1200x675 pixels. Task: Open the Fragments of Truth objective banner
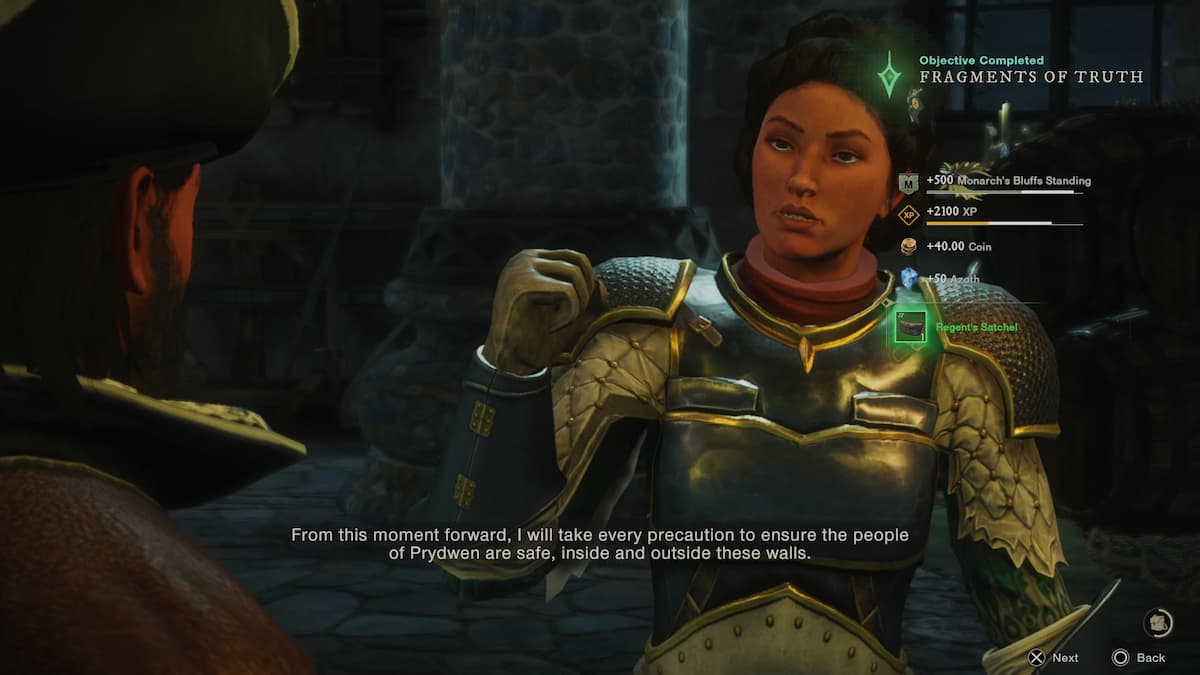coord(1030,76)
